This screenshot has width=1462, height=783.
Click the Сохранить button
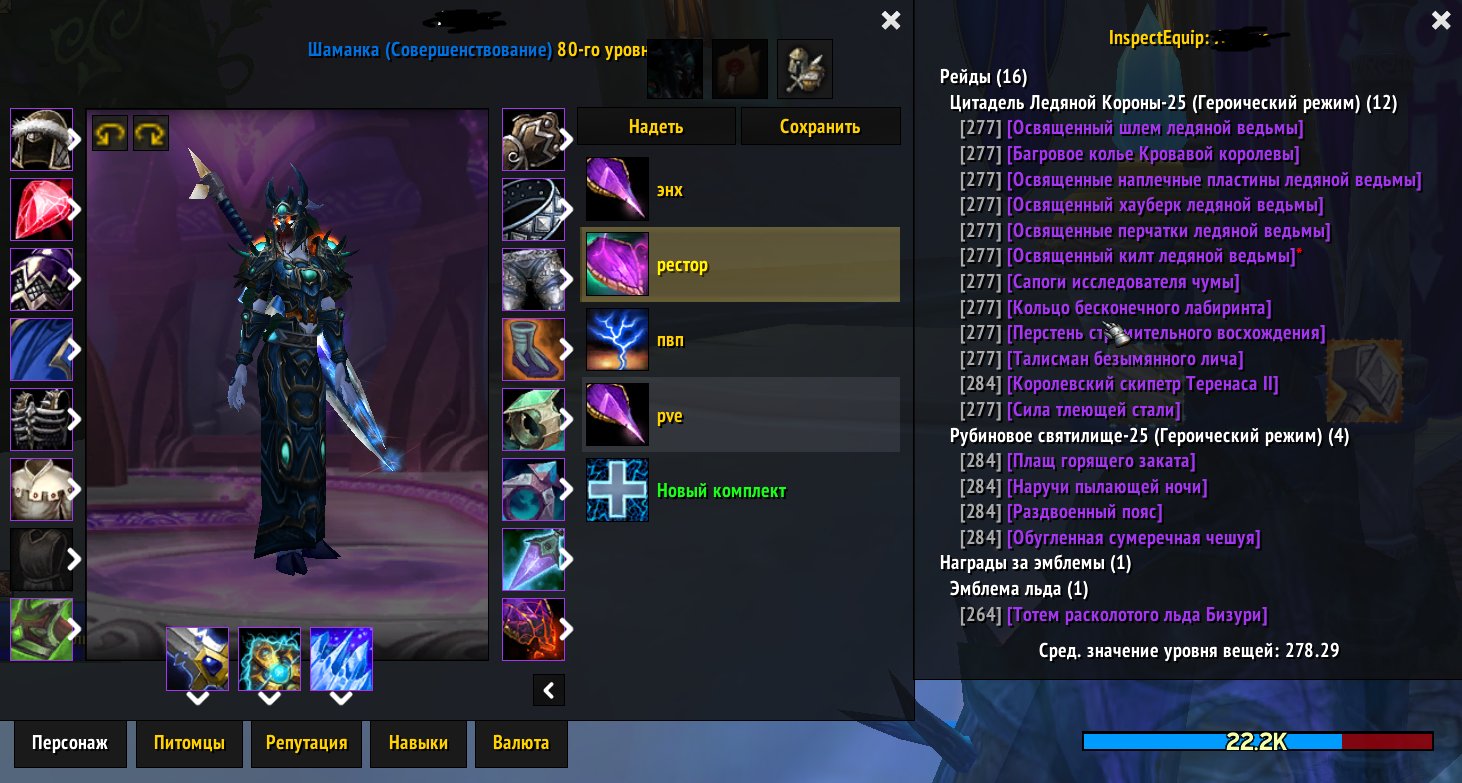(x=820, y=127)
